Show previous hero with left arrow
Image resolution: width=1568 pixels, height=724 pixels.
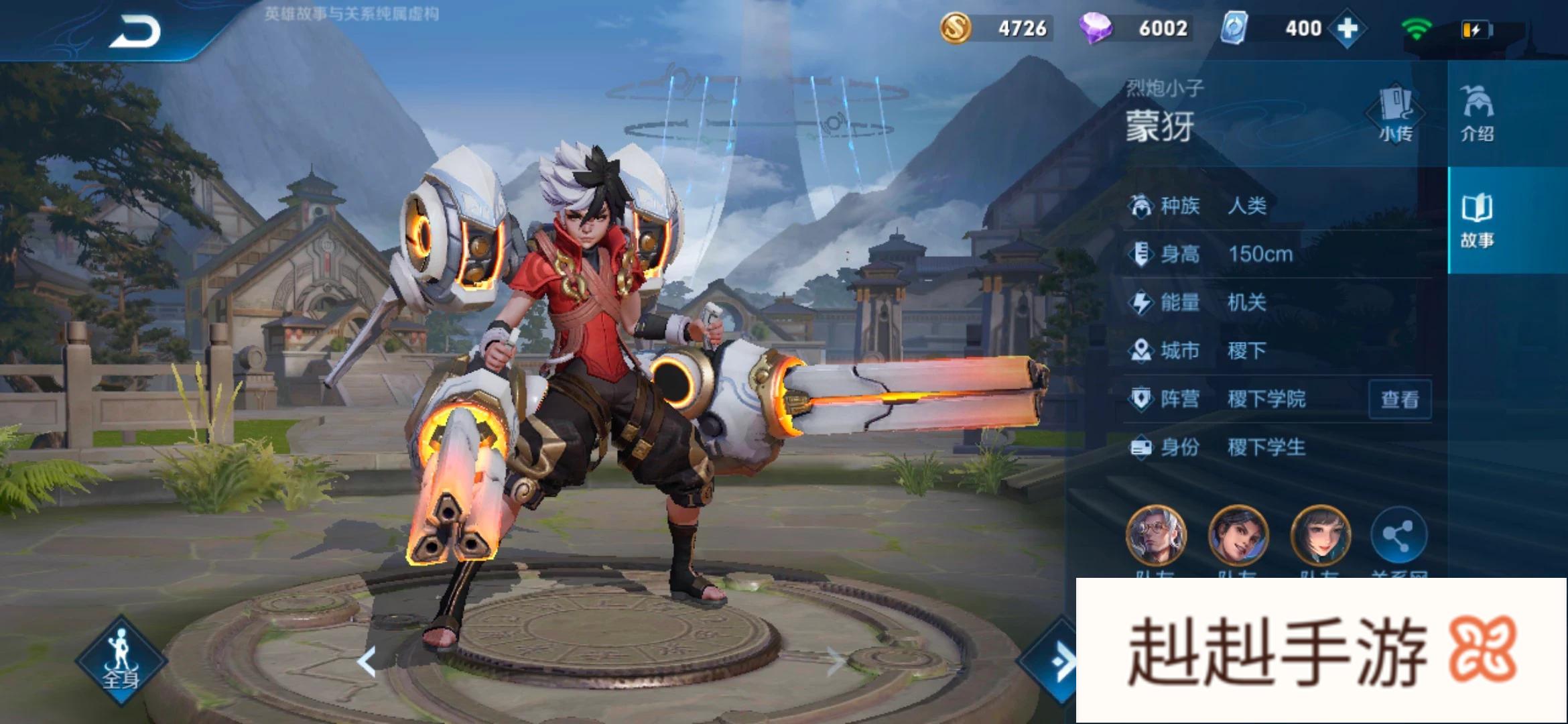(366, 662)
